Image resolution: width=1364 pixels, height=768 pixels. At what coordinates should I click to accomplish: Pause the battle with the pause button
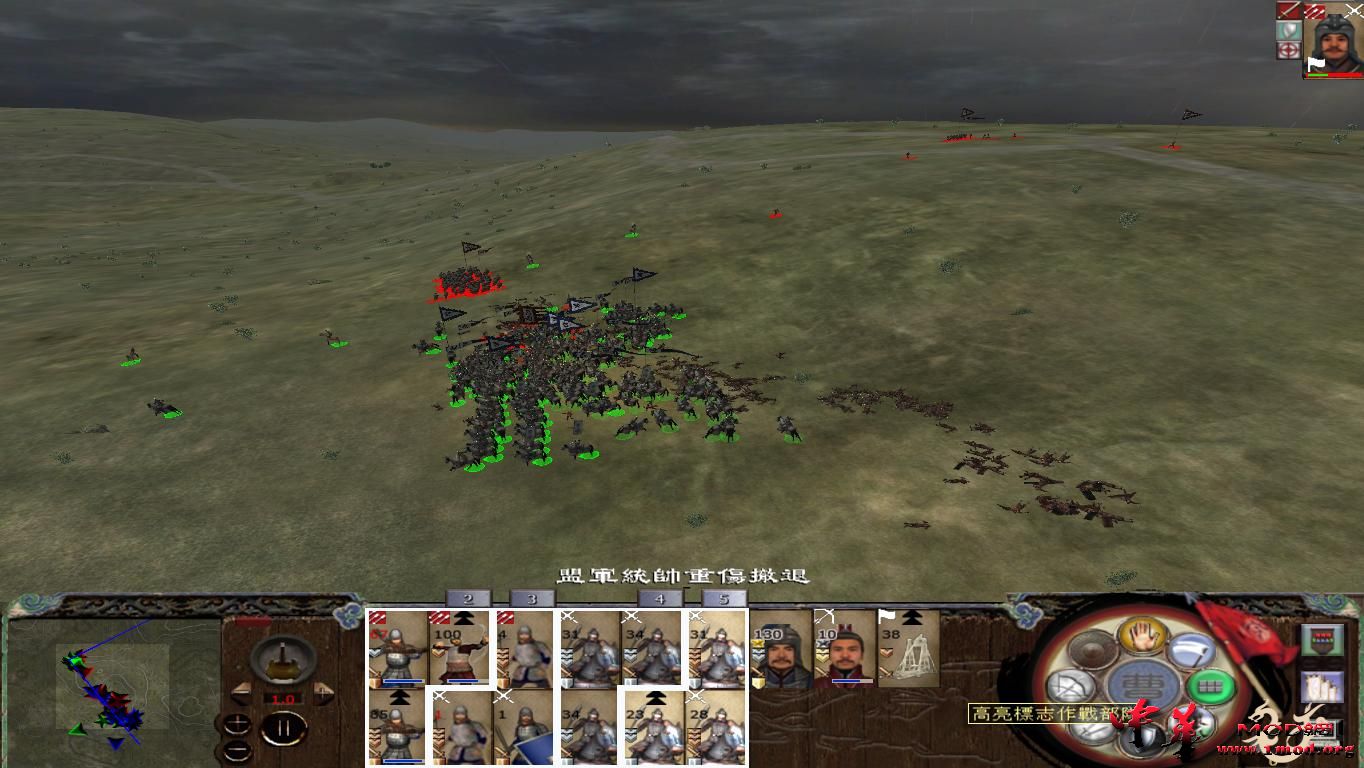click(285, 728)
